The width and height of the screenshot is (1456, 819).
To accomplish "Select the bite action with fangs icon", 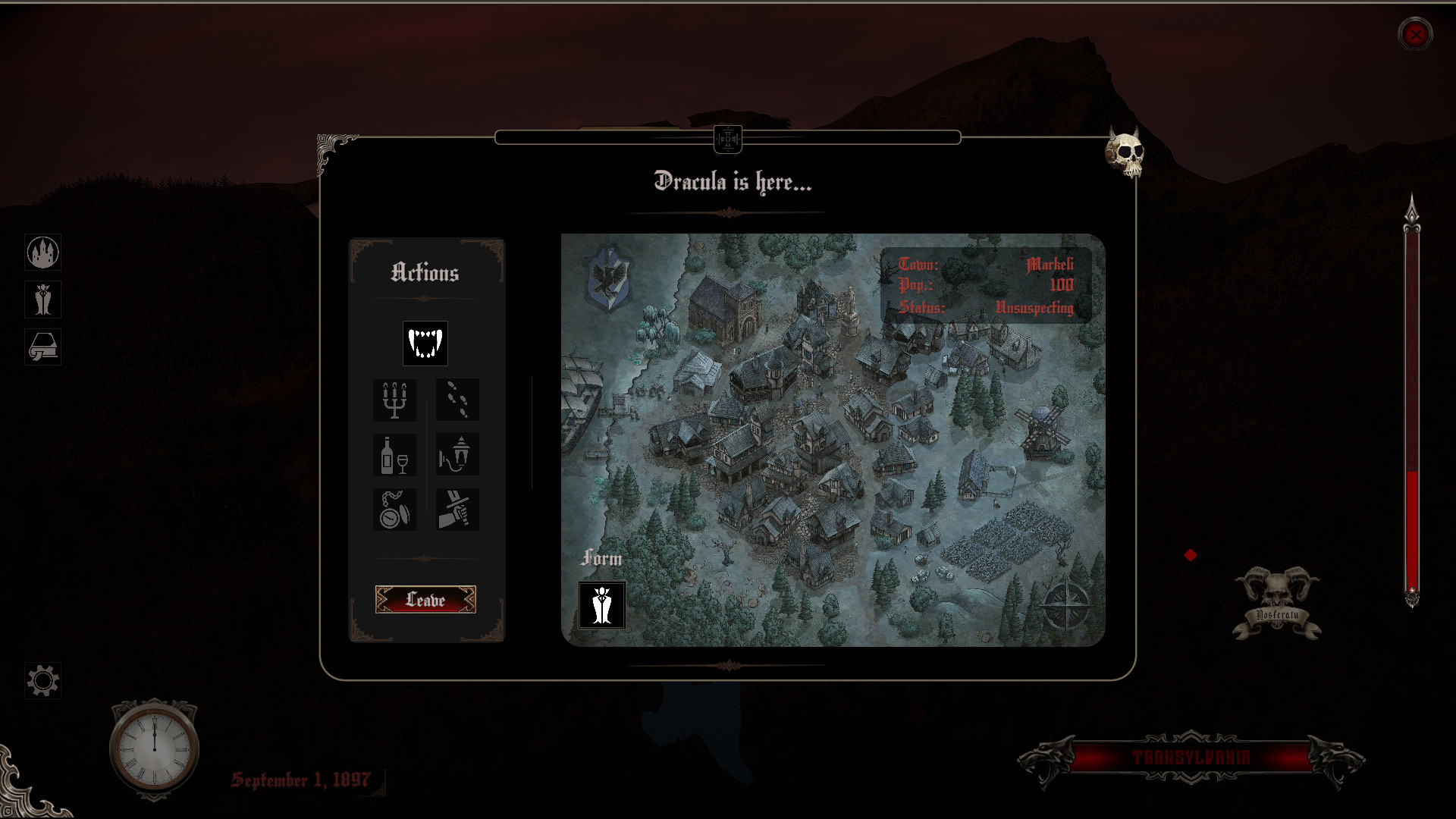I will (425, 344).
